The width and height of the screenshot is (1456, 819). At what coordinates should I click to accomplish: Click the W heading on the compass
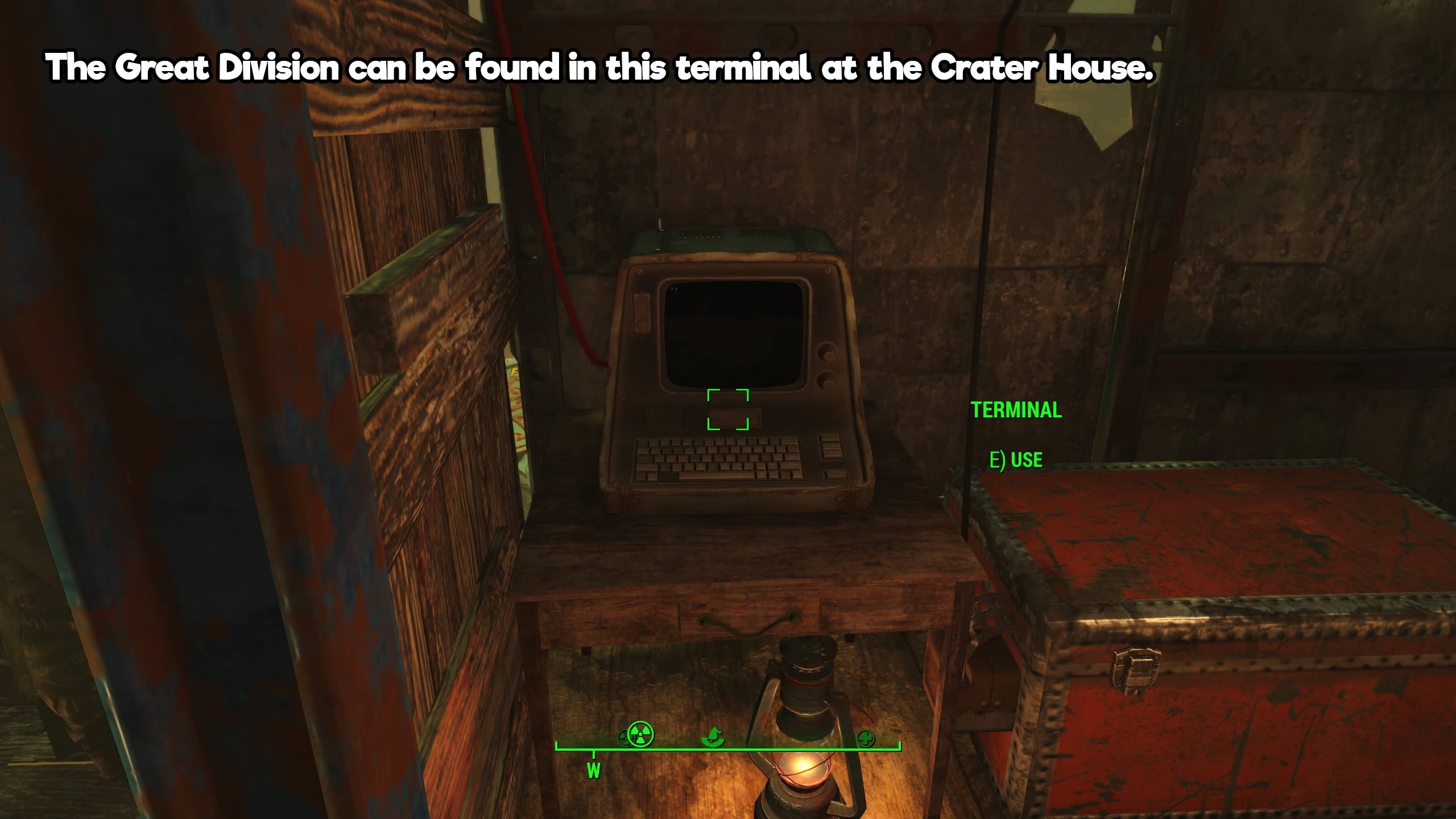pyautogui.click(x=593, y=771)
